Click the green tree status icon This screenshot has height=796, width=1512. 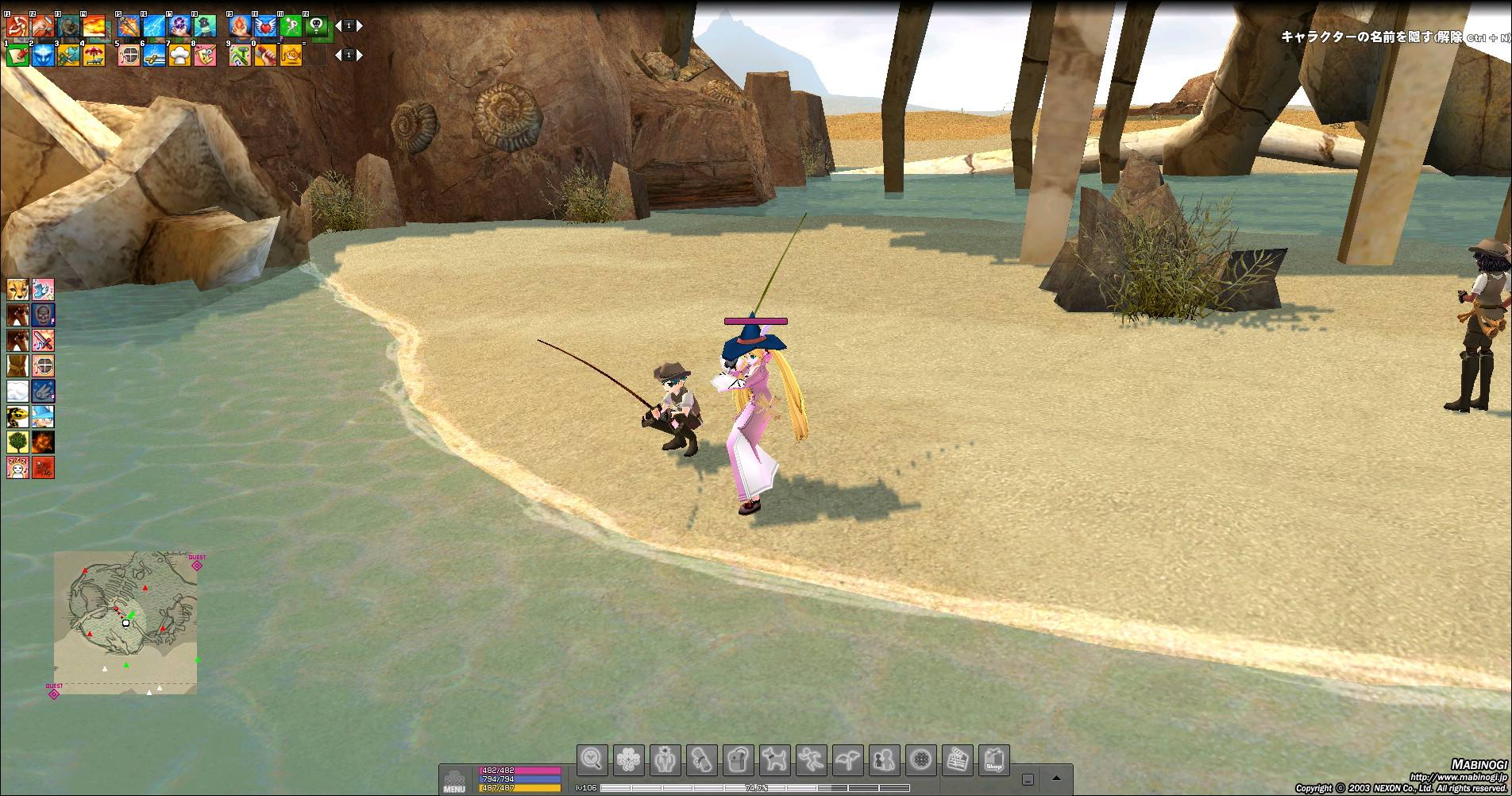coord(17,442)
